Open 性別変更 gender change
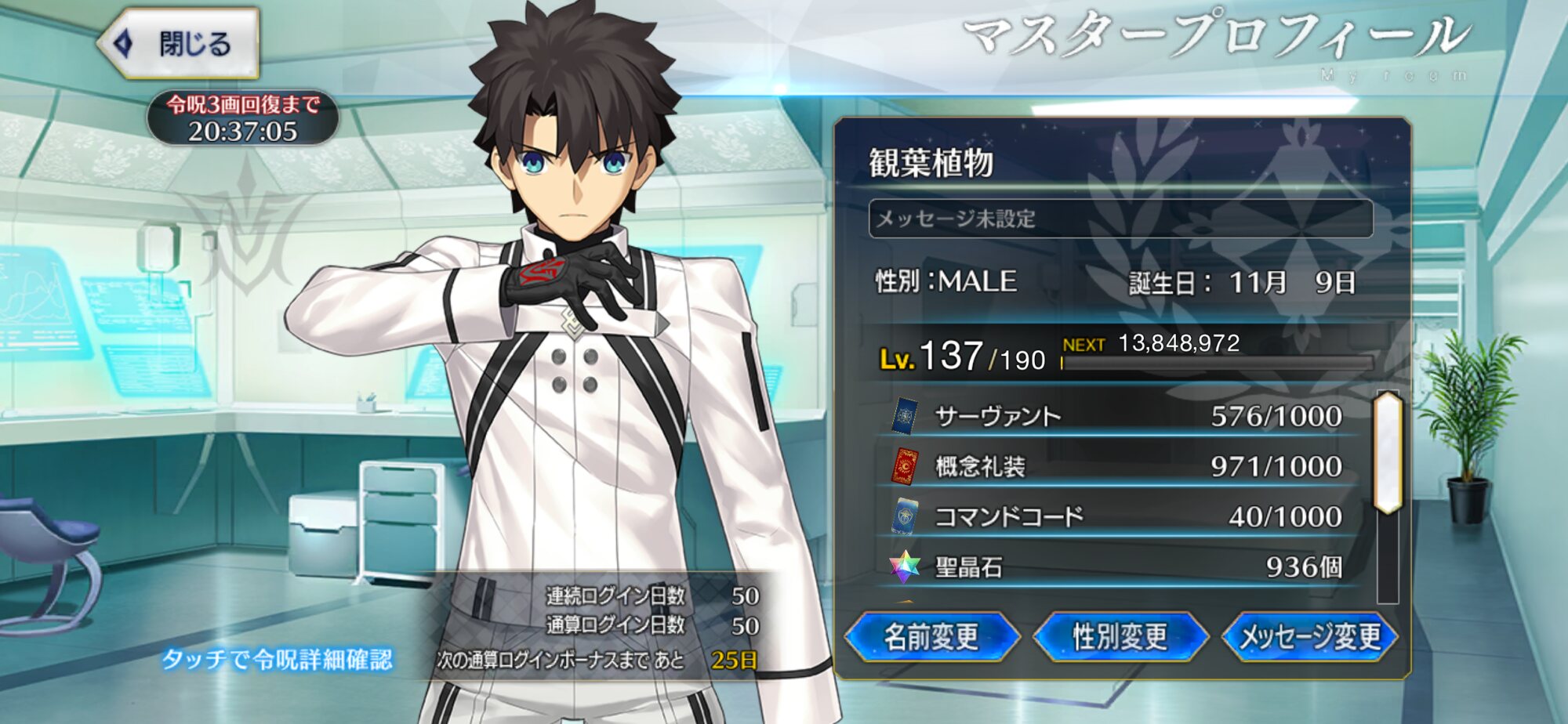The image size is (1568, 724). click(x=1120, y=636)
